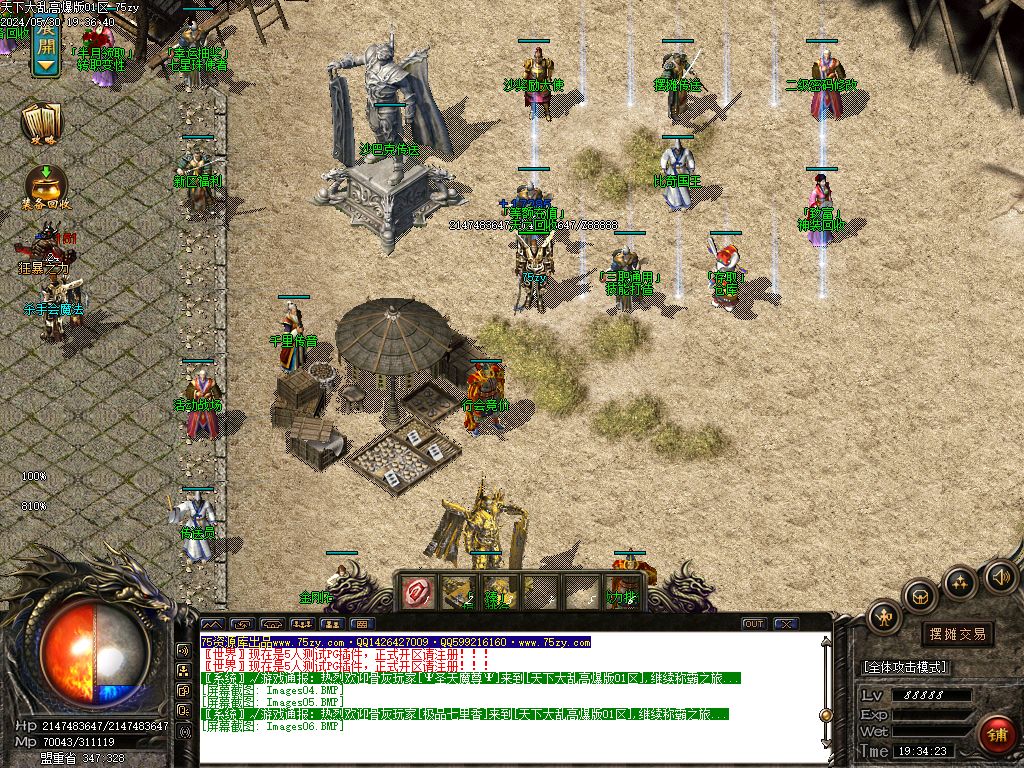
Task: Open the treasure chest bag button
Action: (x=920, y=597)
